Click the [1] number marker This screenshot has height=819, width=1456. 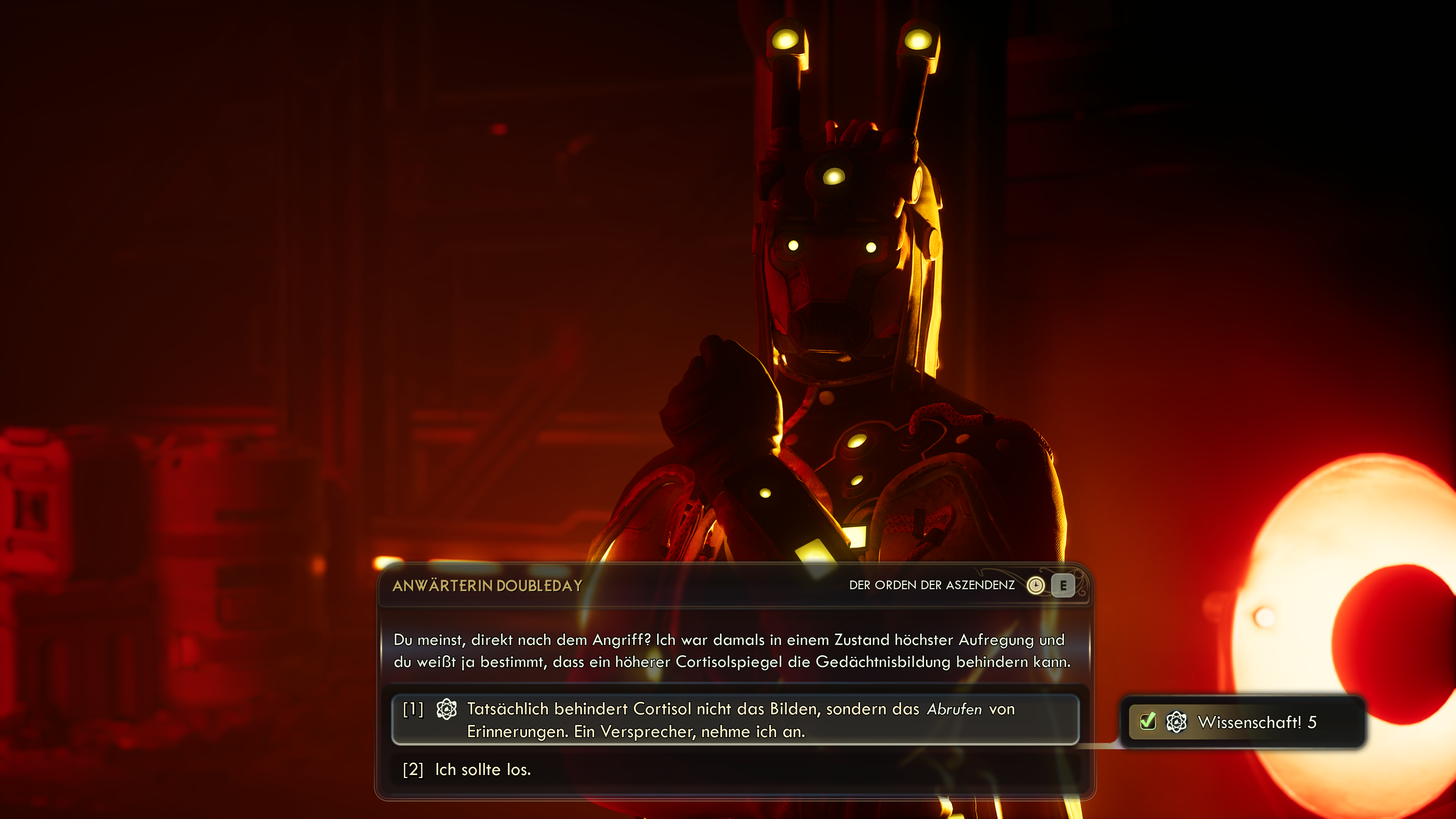coord(413,711)
